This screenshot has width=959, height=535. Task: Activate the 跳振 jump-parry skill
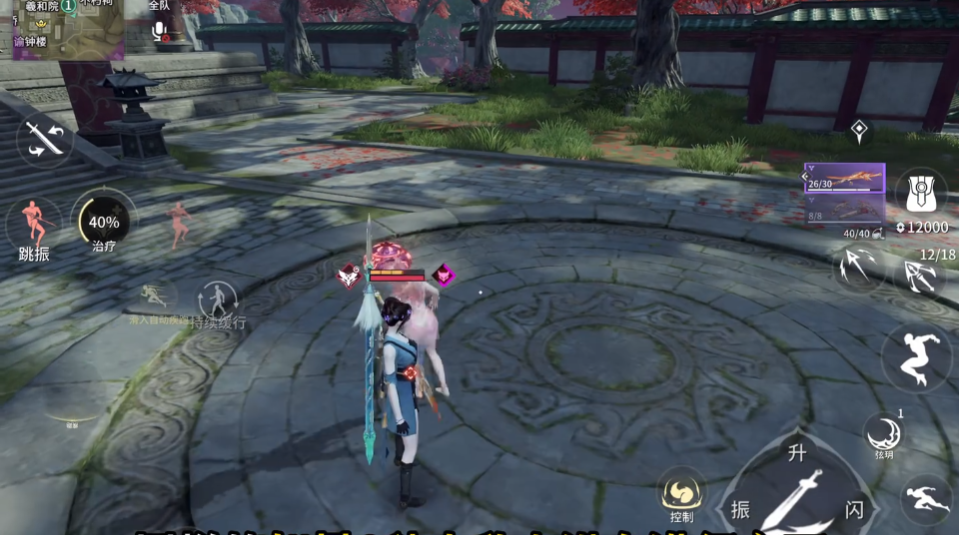(35, 226)
